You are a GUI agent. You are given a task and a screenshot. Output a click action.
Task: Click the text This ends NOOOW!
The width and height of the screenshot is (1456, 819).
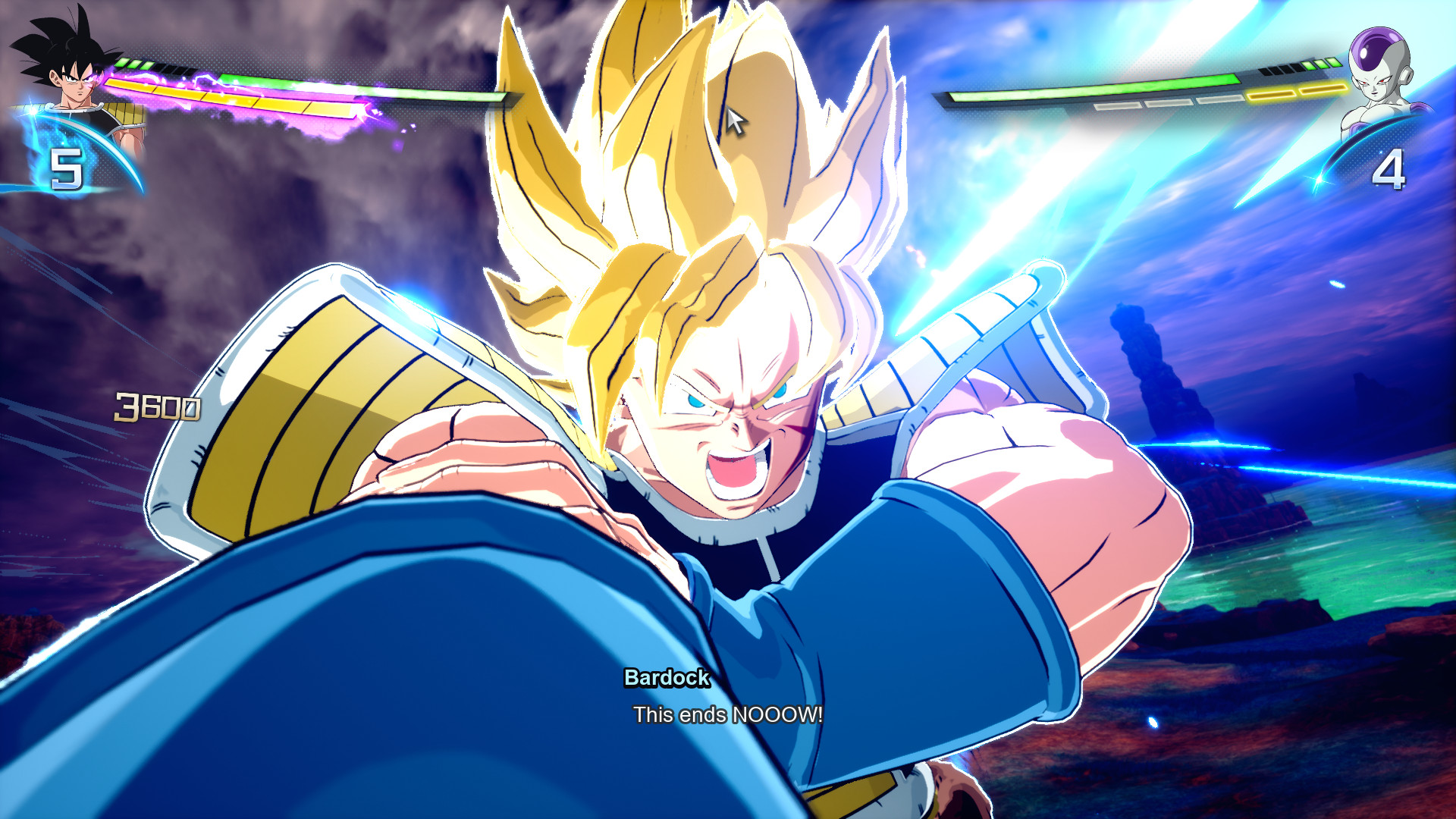(728, 713)
